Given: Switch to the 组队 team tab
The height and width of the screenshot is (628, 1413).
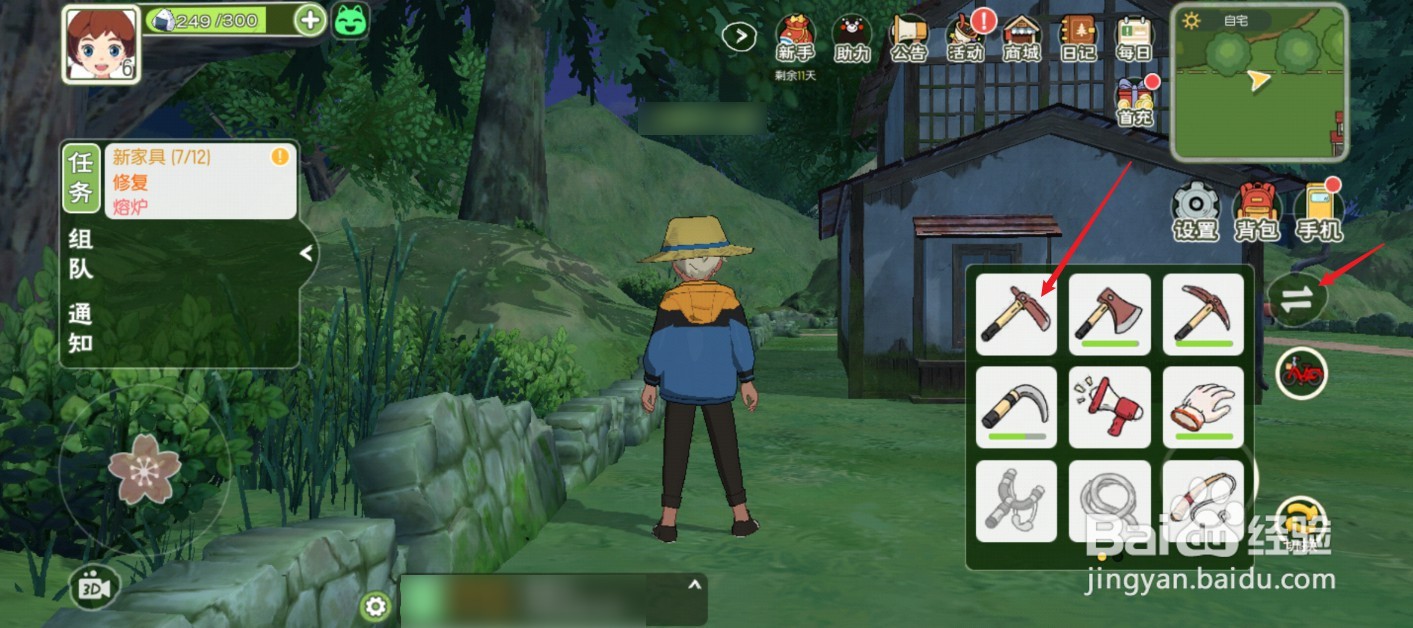Looking at the screenshot, I should point(81,253).
